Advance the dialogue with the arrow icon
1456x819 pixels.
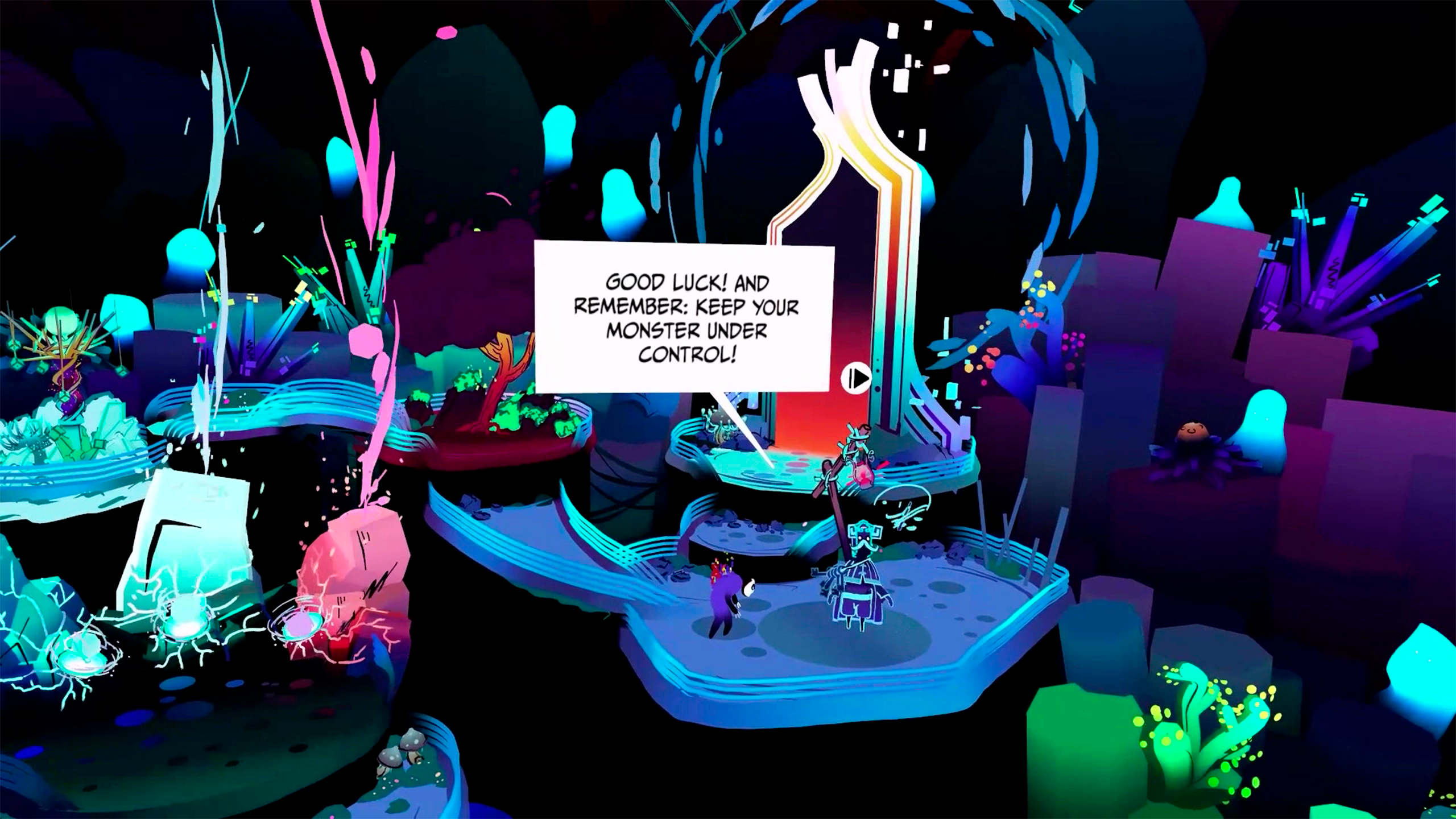(x=855, y=378)
